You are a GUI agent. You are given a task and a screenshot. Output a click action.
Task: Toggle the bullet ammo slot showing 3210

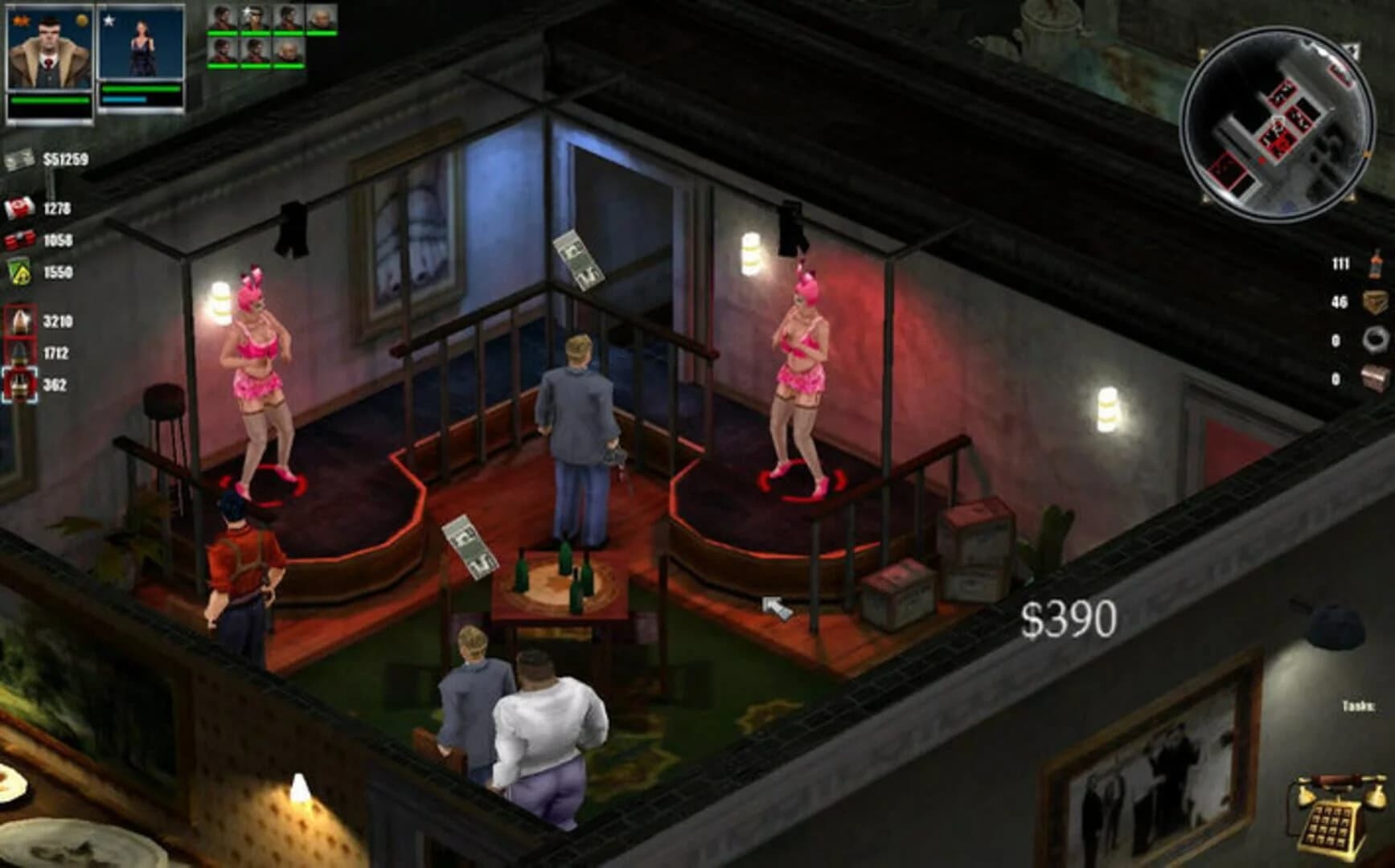(18, 320)
